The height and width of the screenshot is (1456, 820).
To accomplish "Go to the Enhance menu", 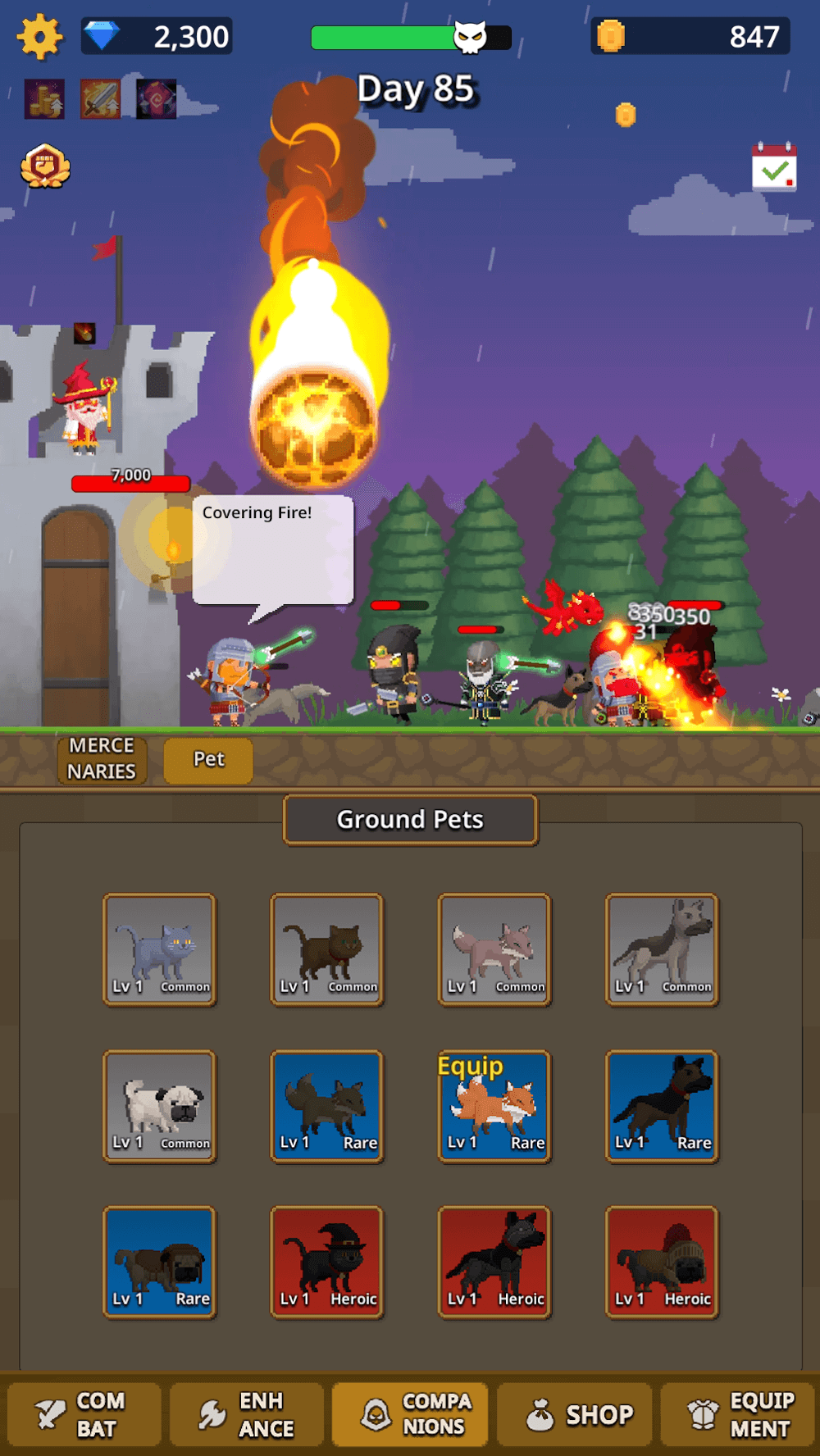I will click(x=247, y=1414).
